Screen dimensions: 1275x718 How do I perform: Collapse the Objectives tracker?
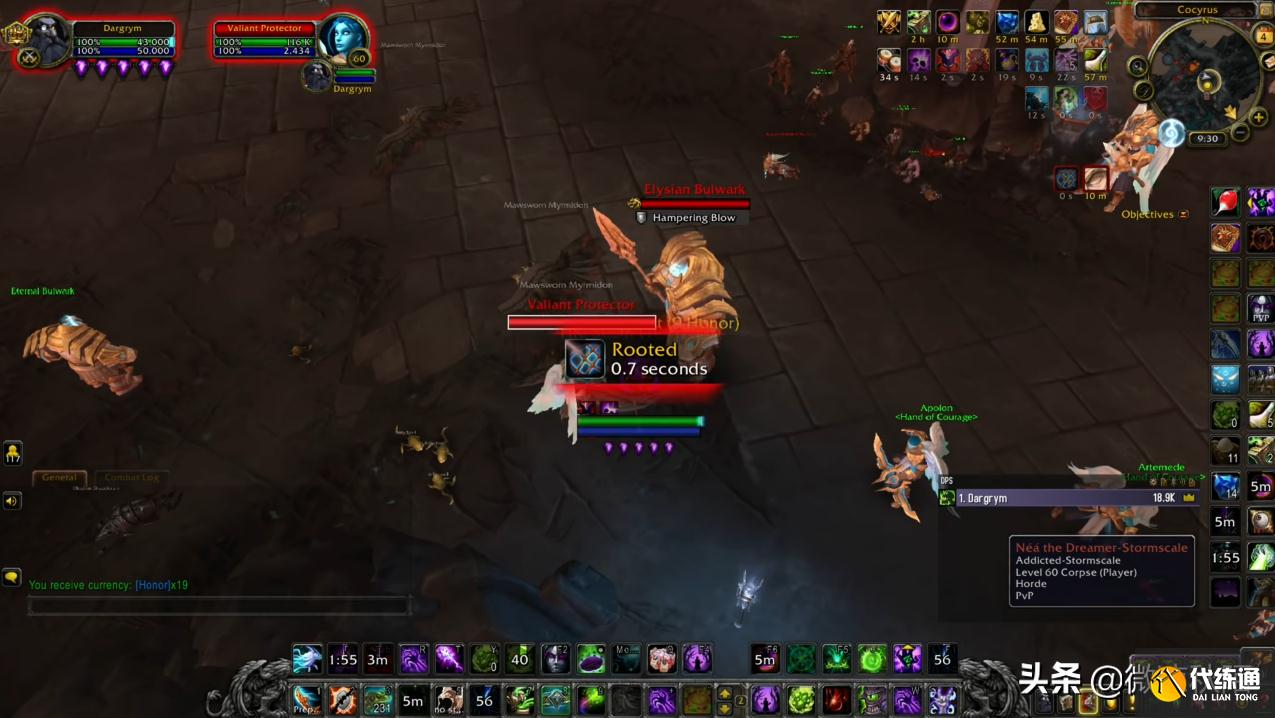coord(1184,214)
